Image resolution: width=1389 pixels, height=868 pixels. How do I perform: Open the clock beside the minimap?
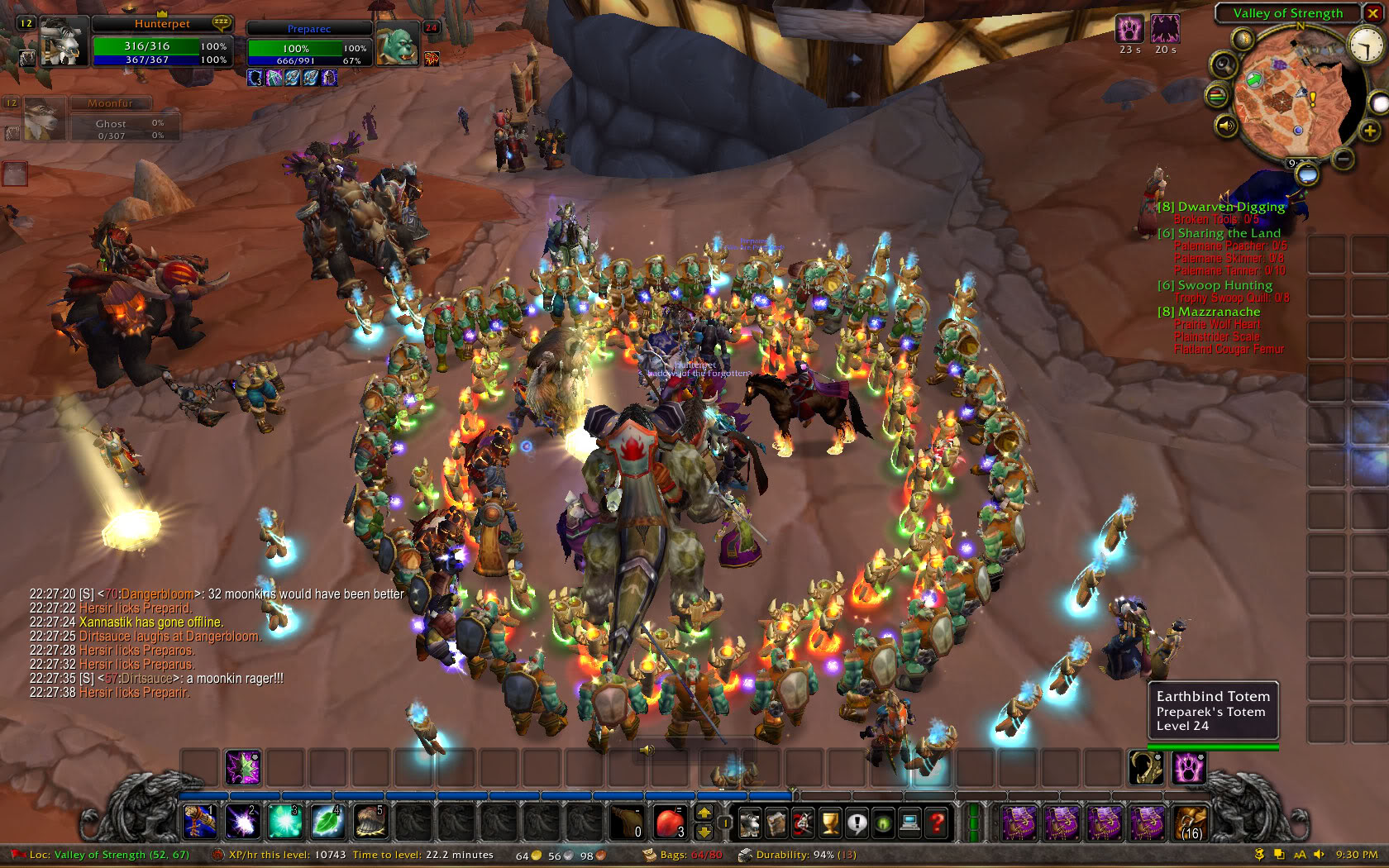tap(1365, 44)
